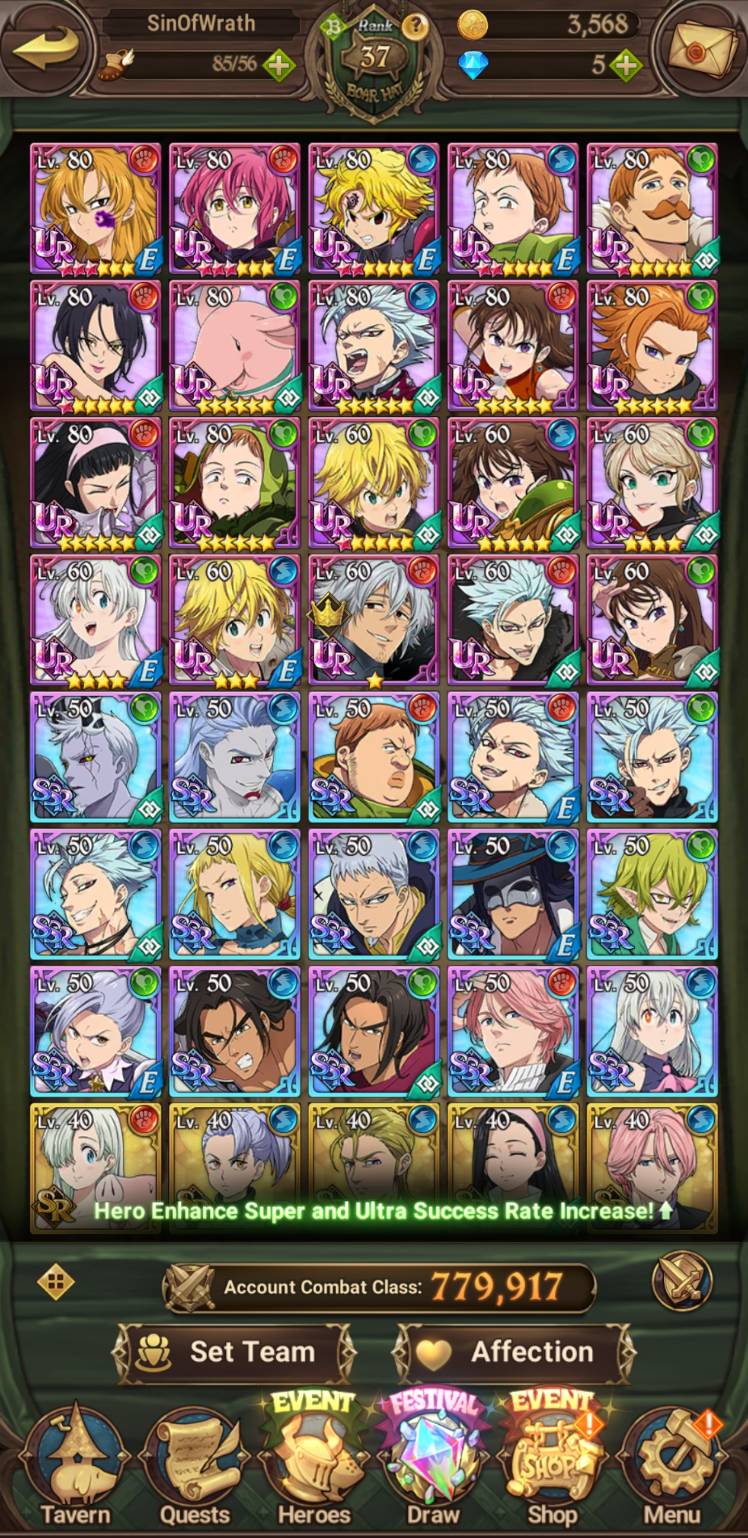
Task: Open the Rank 37 badge
Action: tap(374, 56)
